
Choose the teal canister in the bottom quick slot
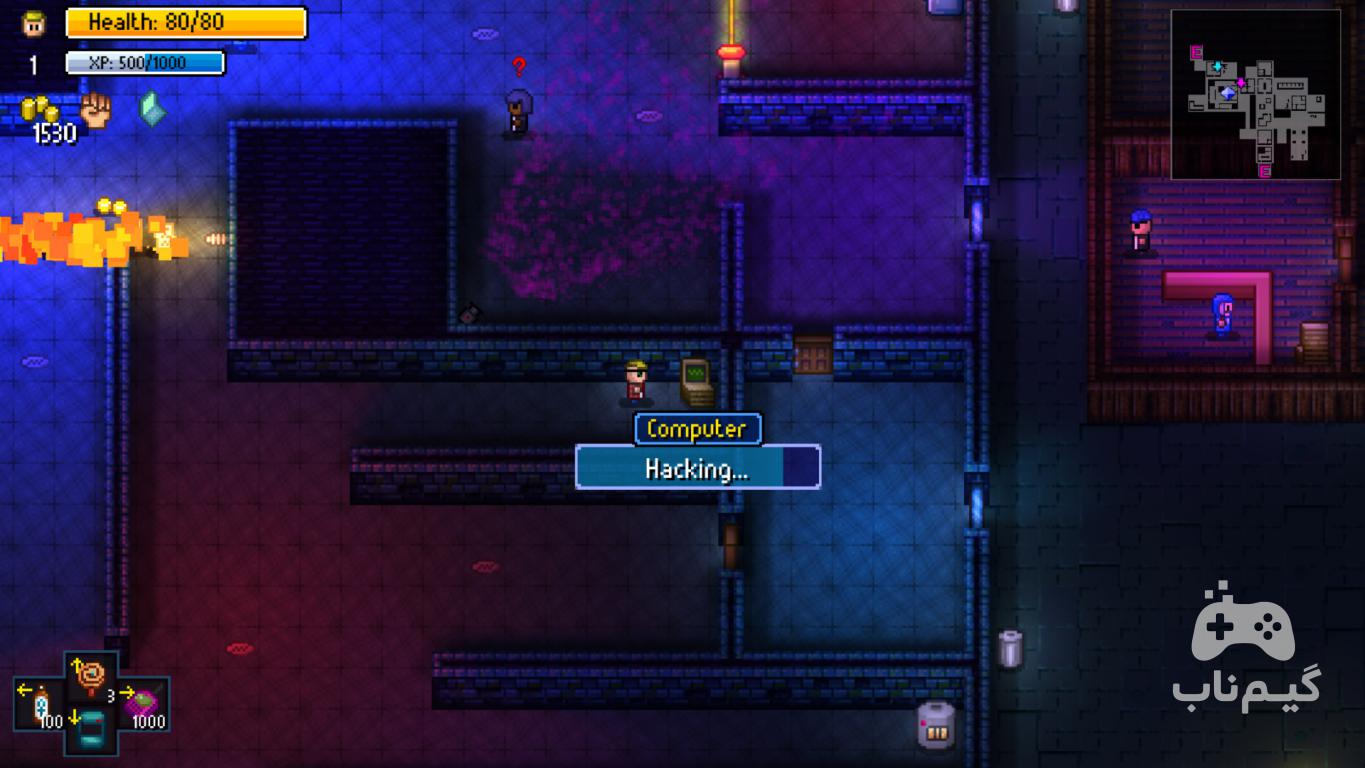[x=91, y=728]
